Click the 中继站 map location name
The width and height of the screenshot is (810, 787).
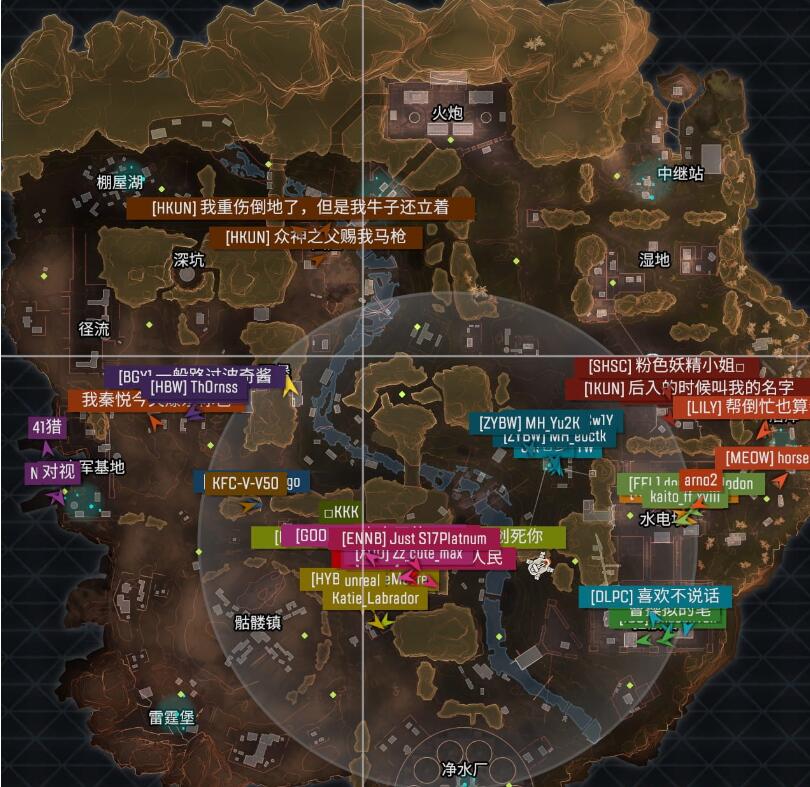680,173
